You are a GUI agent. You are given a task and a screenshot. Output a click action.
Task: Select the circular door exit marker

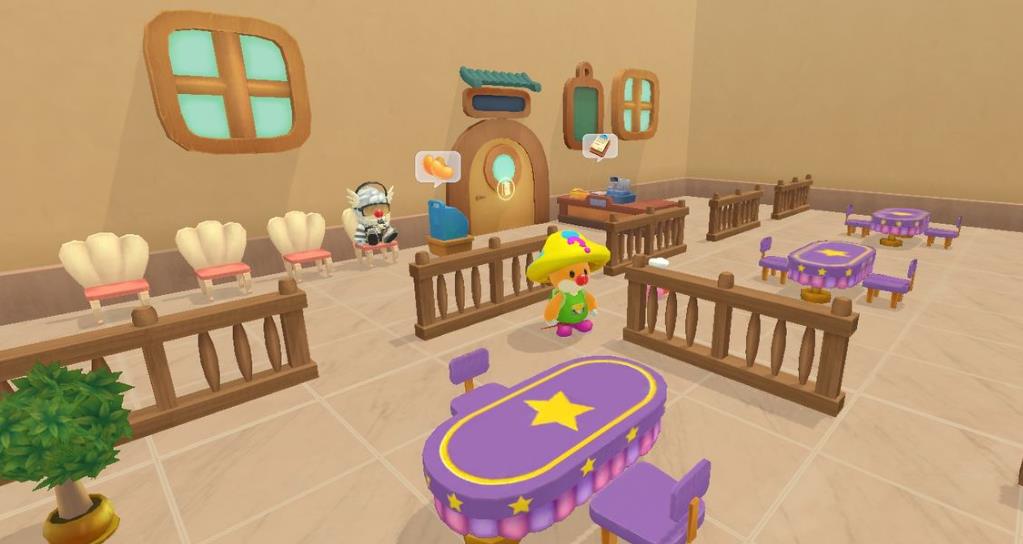point(505,188)
